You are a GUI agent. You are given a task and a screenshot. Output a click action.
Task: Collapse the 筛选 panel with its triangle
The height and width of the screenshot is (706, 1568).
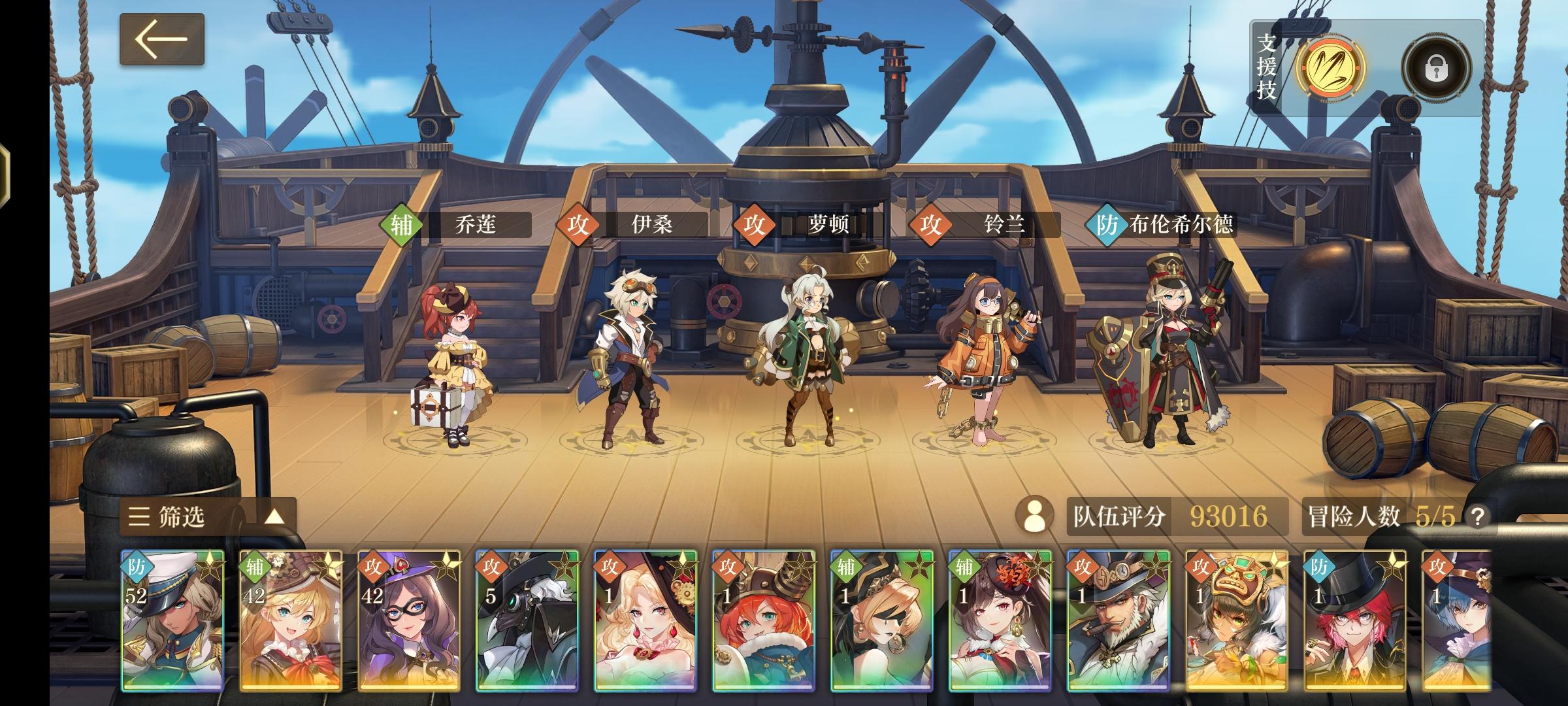click(x=276, y=517)
